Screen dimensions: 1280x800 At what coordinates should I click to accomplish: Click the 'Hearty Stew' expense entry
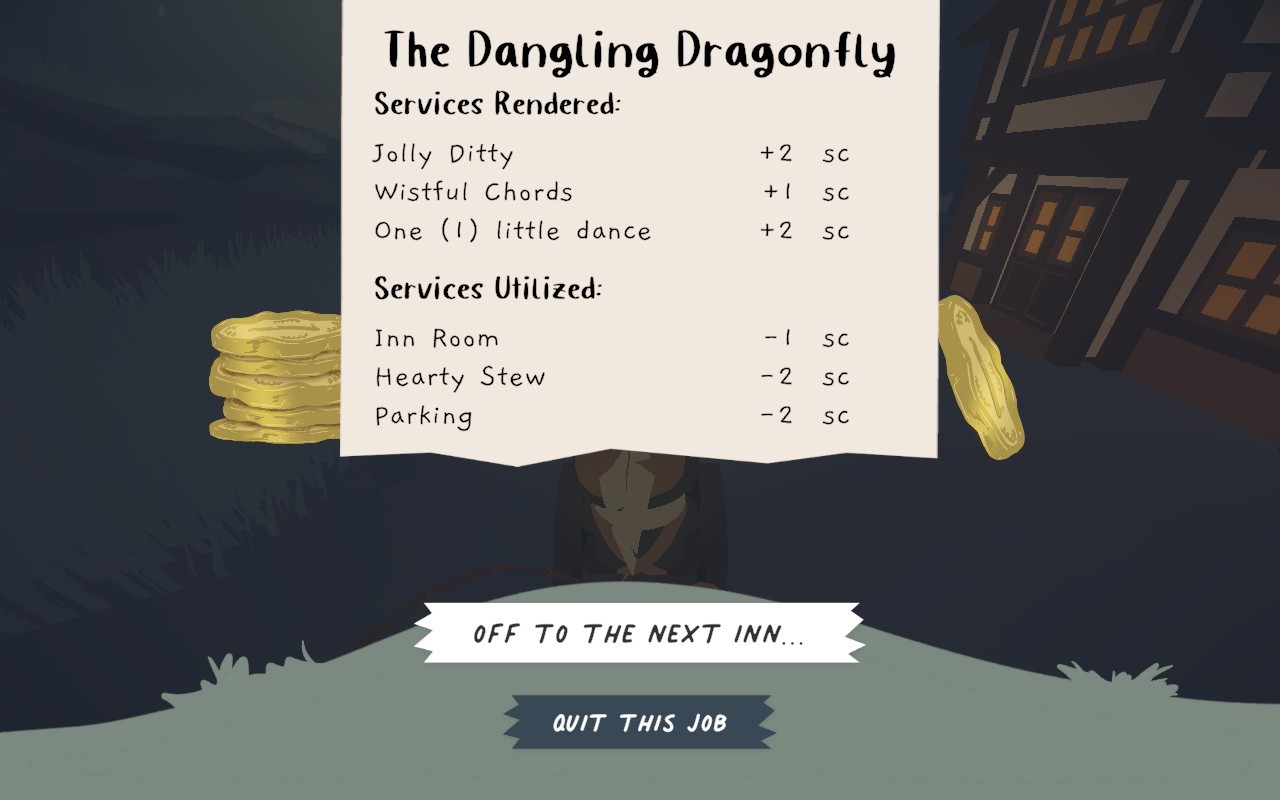[x=460, y=378]
